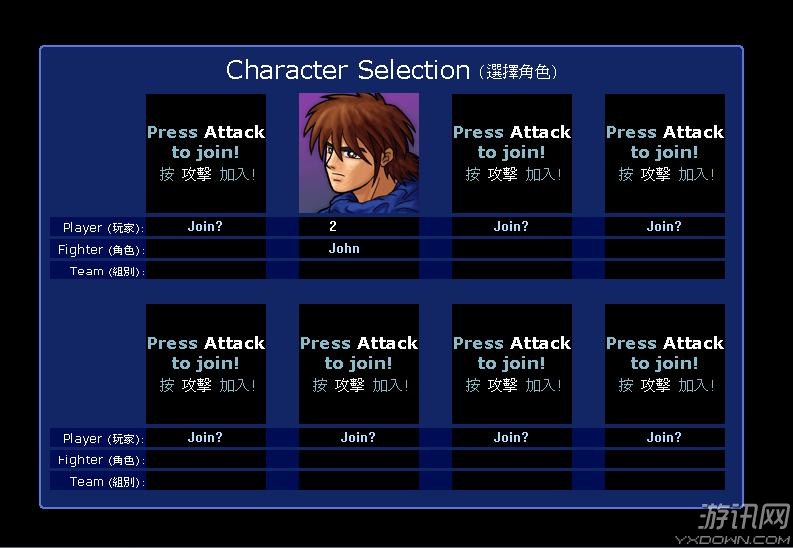The width and height of the screenshot is (793, 548).
Task: Select the John character portrait
Action: [x=358, y=153]
